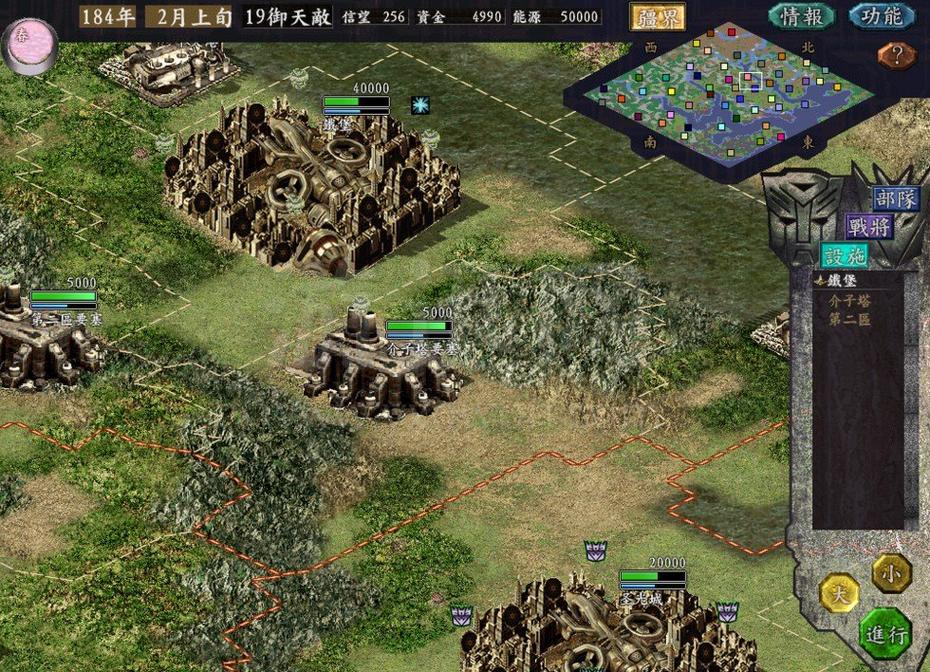Choose 介子塔 from the facility list
Viewport: 930px width, 672px height.
pyautogui.click(x=849, y=300)
